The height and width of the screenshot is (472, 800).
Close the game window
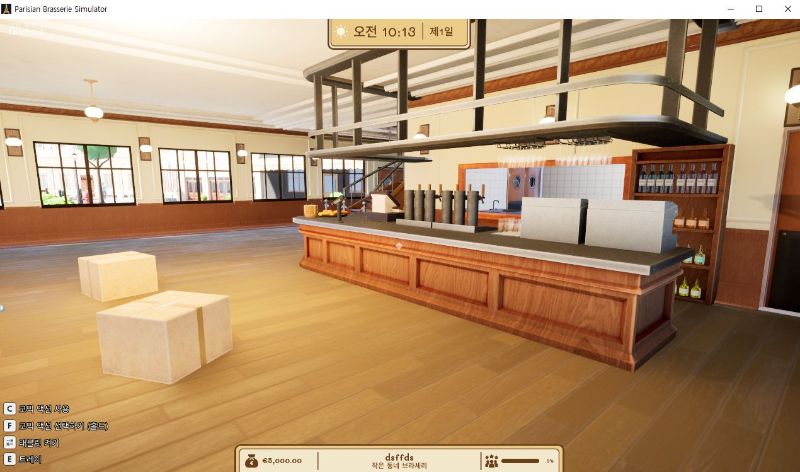785,8
